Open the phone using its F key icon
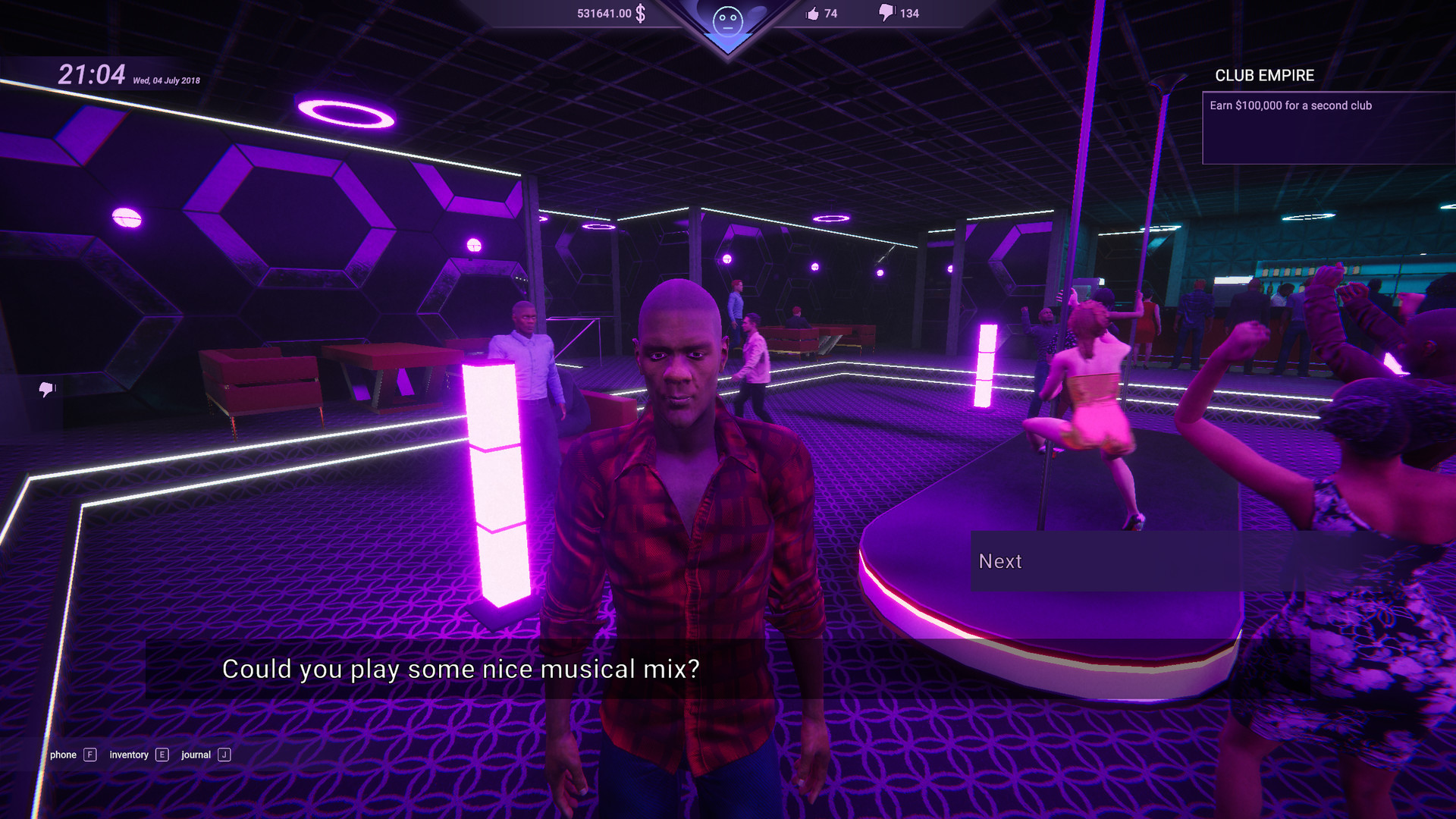The height and width of the screenshot is (819, 1456). click(x=91, y=755)
